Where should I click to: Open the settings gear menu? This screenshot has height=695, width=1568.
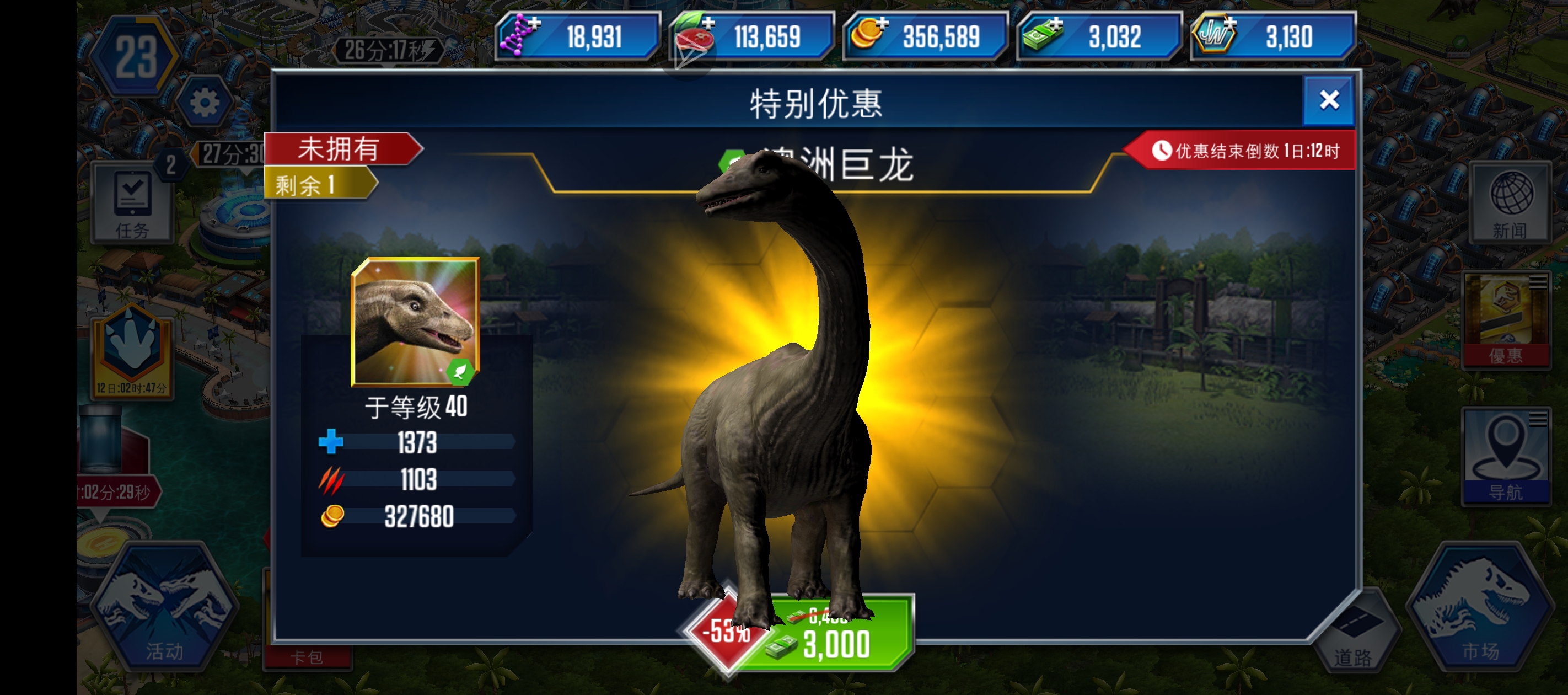(x=205, y=101)
